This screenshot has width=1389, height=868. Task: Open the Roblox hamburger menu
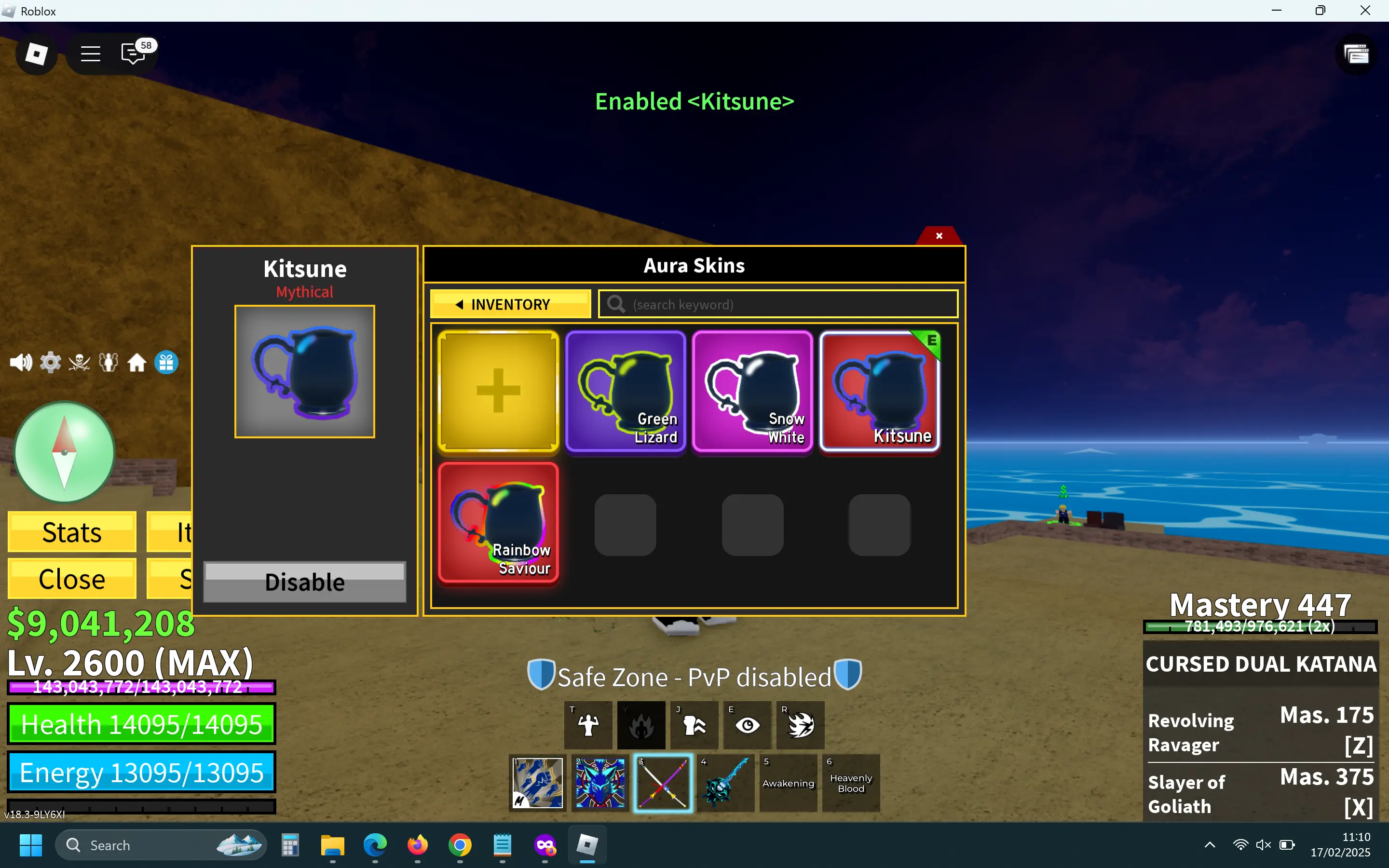(x=90, y=54)
